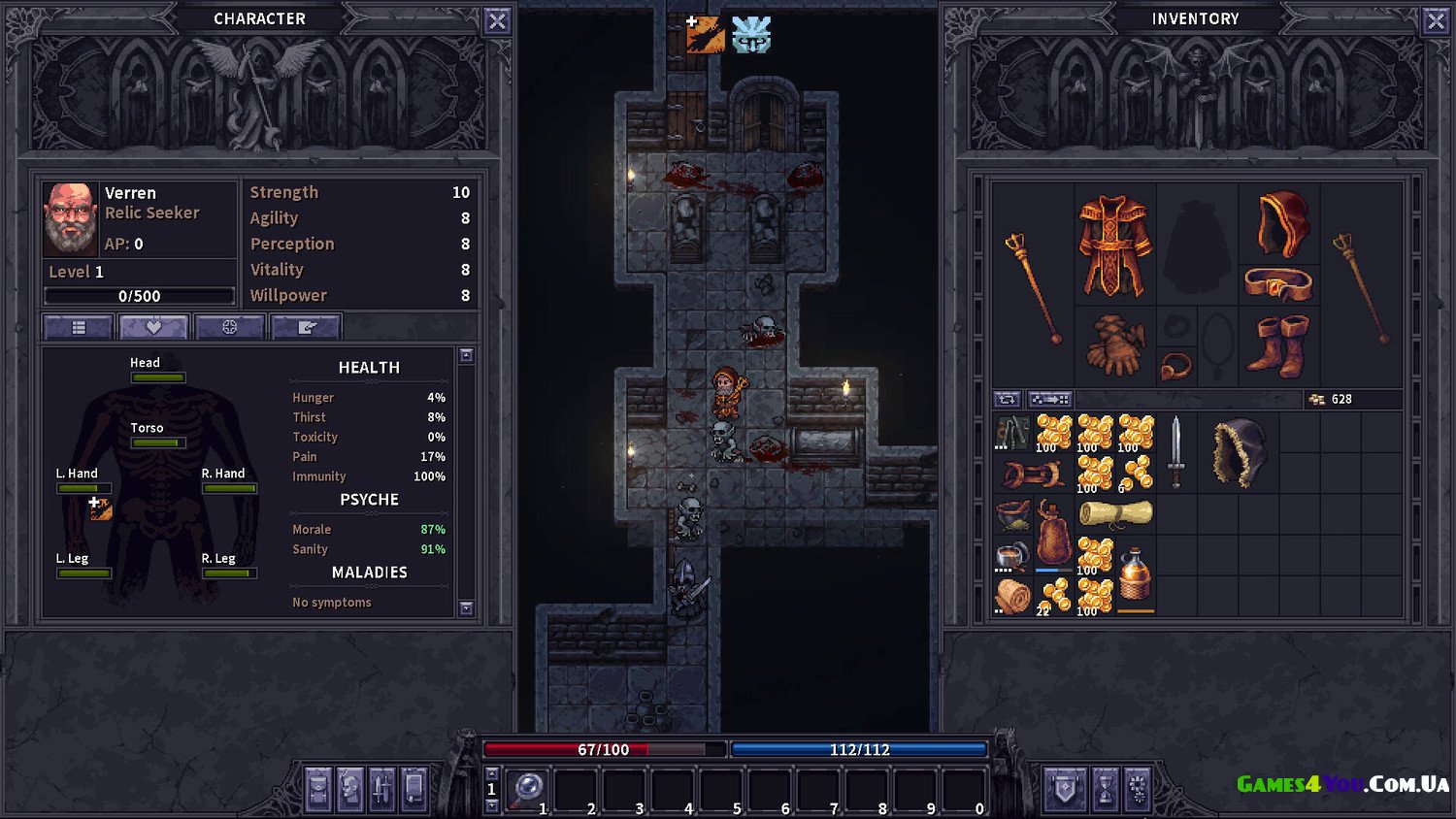This screenshot has height=819, width=1456.
Task: Choose the equipped leather gloves
Action: 1114,344
